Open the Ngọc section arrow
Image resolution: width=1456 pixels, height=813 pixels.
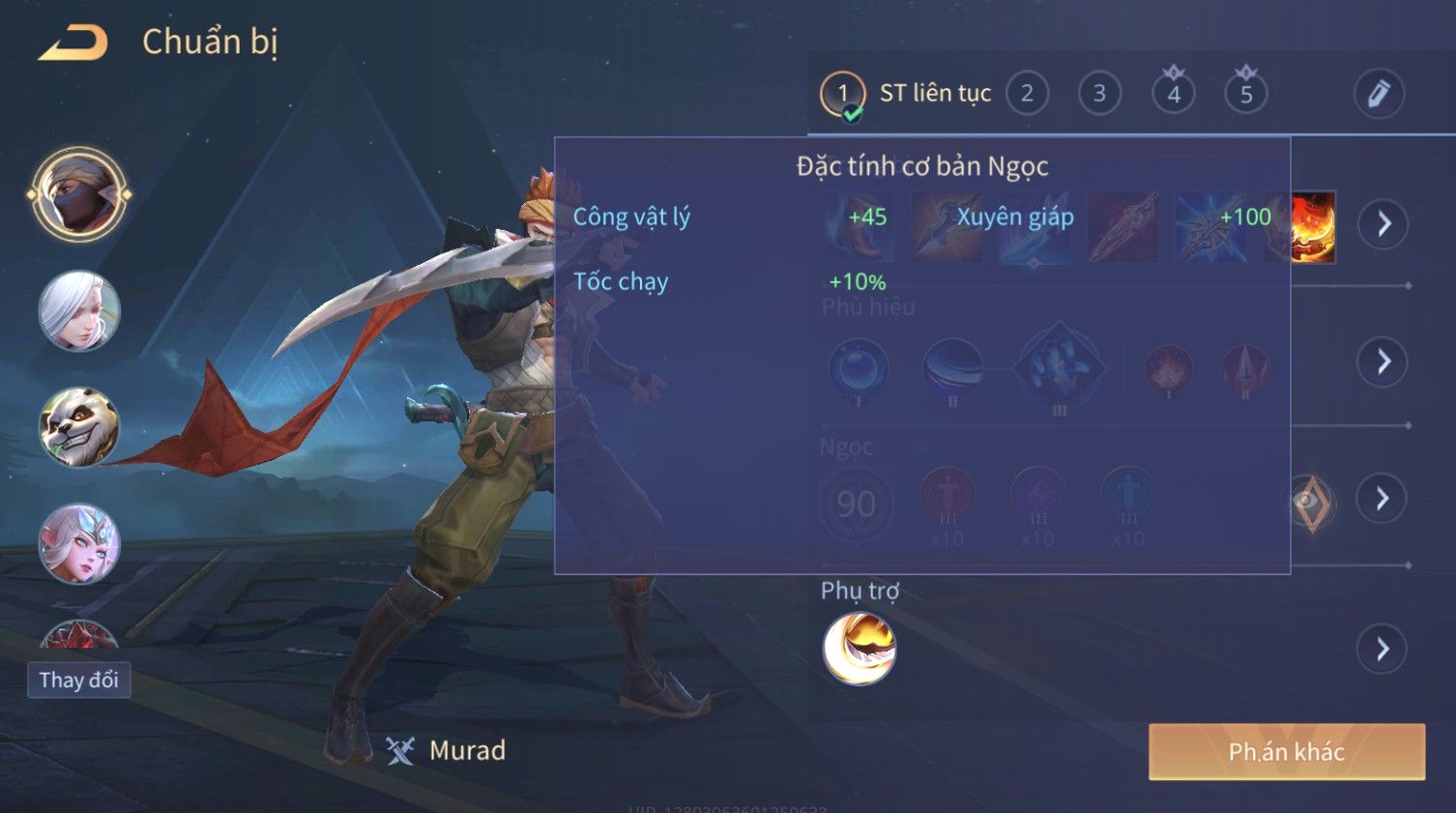click(1383, 499)
